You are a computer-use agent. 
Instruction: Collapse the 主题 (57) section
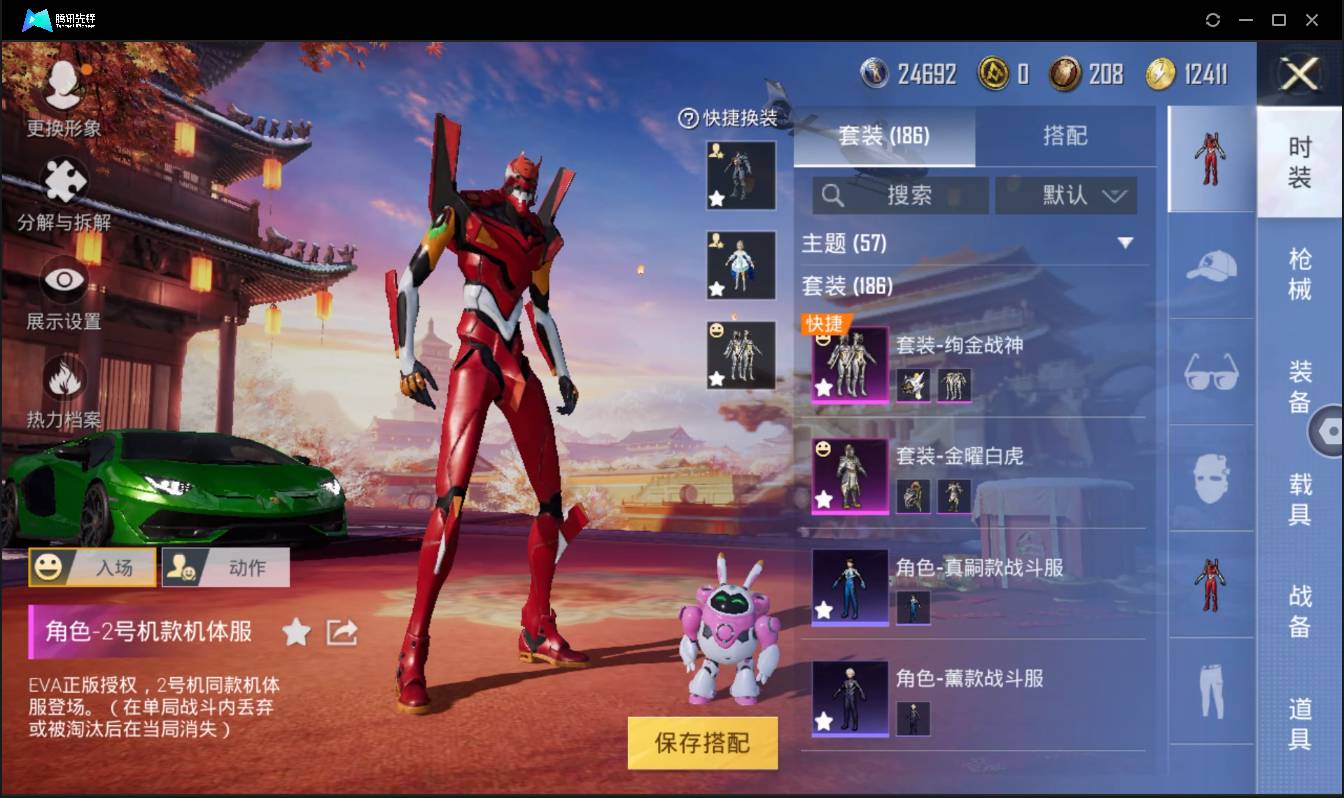click(1126, 243)
